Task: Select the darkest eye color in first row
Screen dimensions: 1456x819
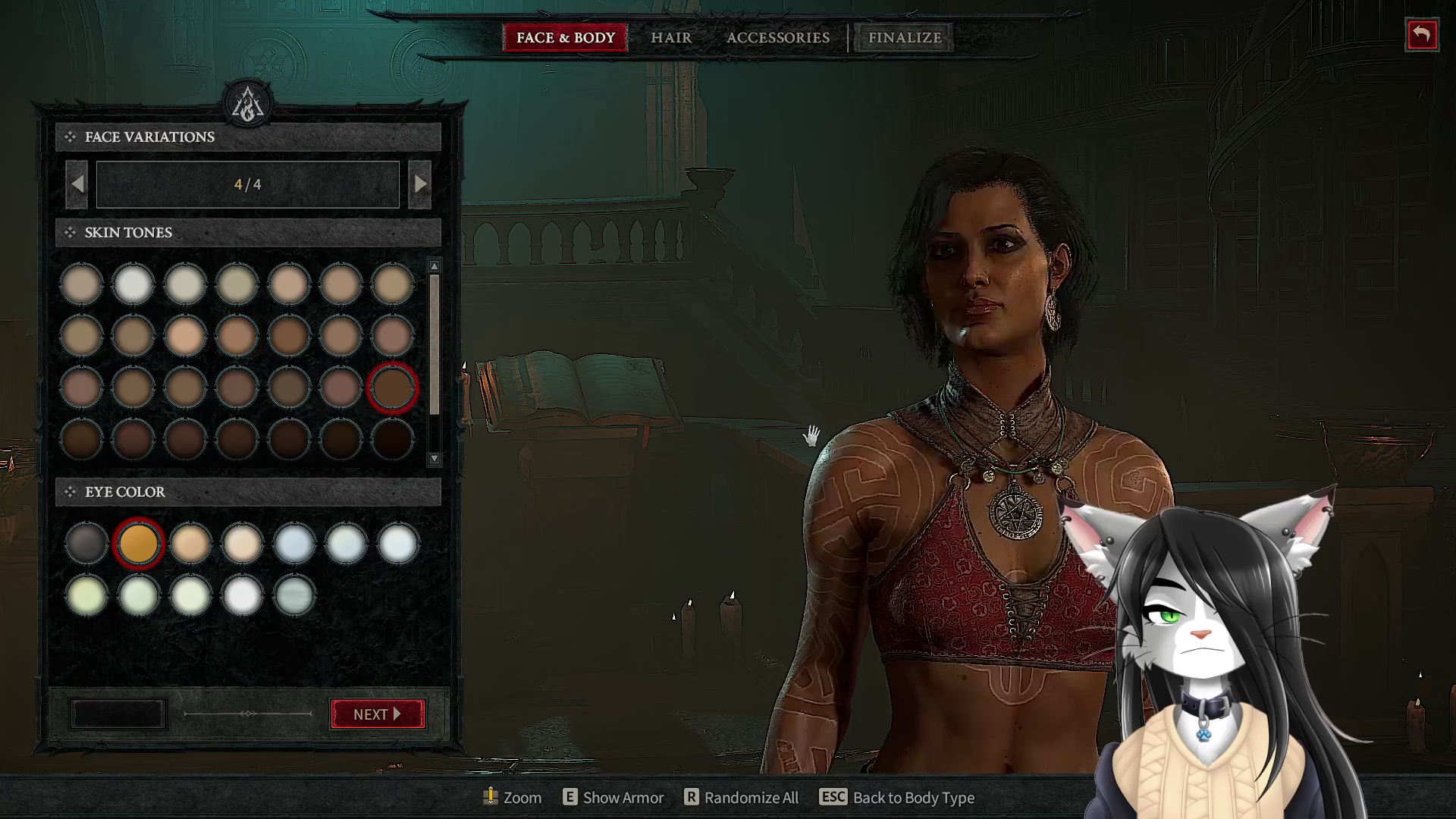Action: coord(86,543)
